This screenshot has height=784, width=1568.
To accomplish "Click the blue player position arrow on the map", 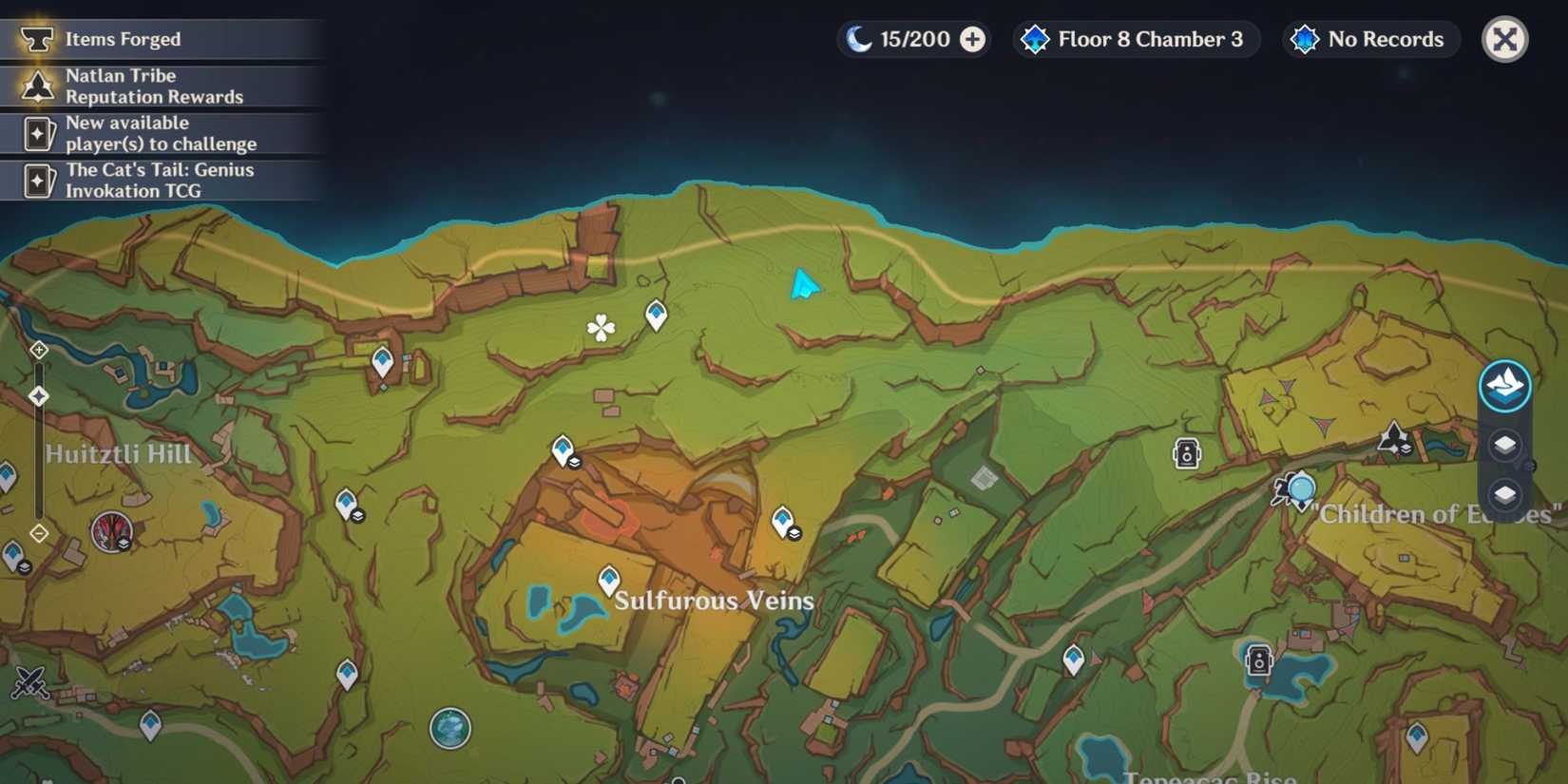I will coord(803,283).
